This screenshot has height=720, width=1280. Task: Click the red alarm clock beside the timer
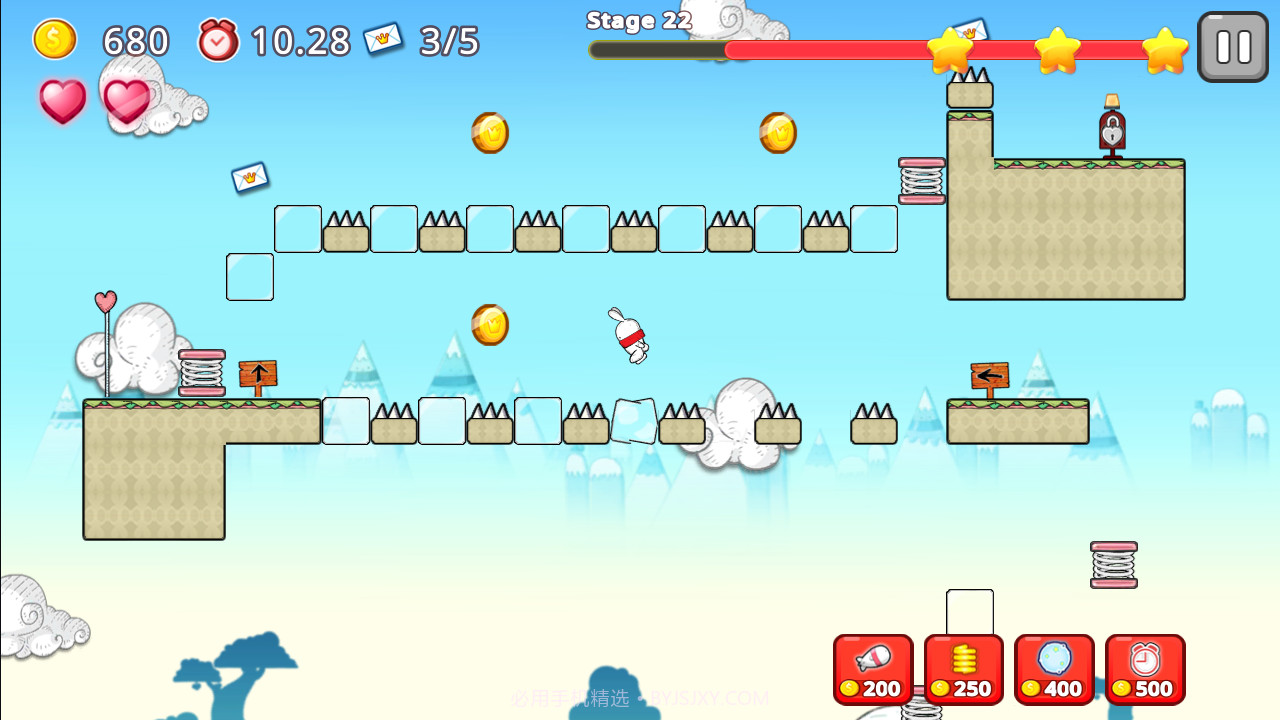point(218,41)
